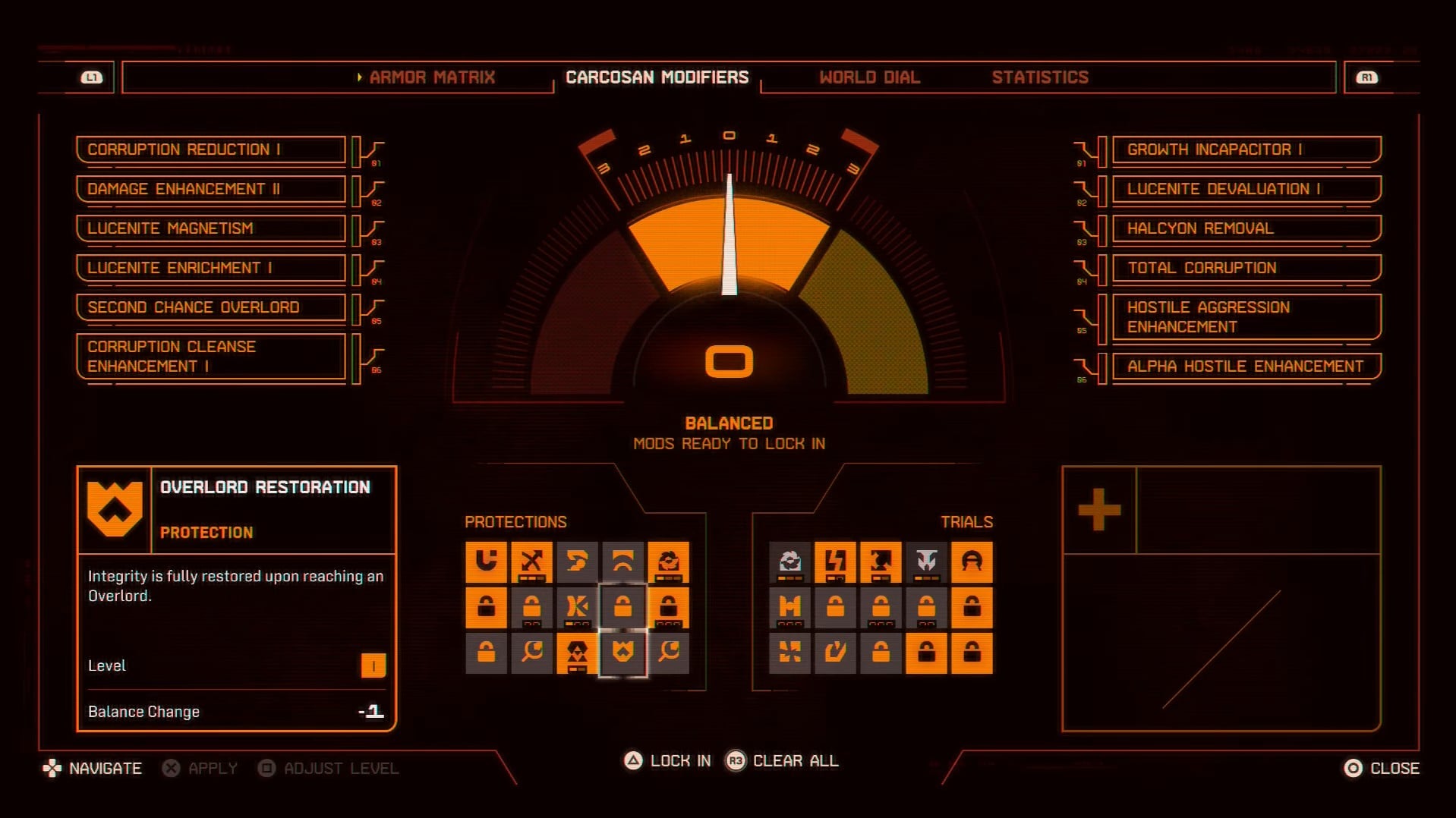Show the Statistics tab
1456x818 pixels.
coord(1039,77)
